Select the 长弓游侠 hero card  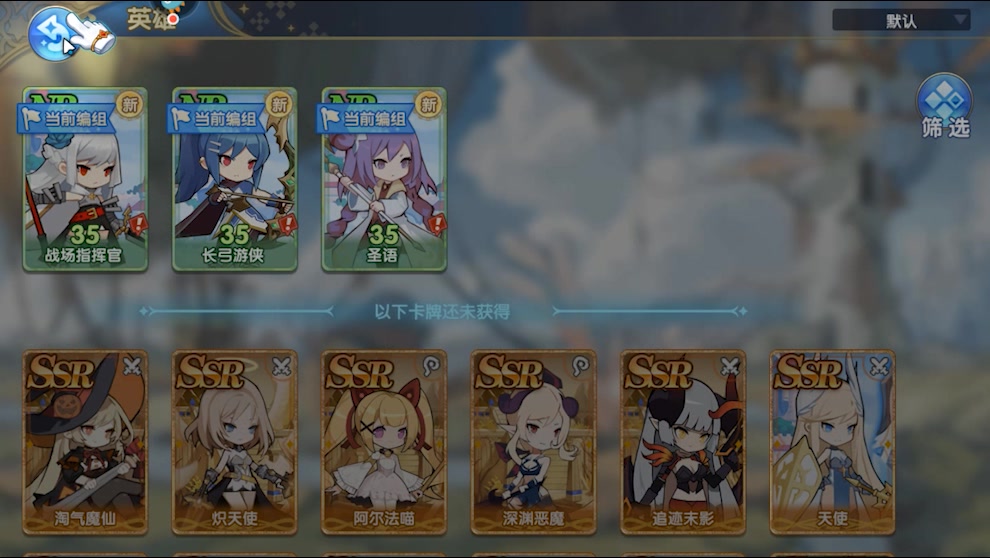[x=234, y=179]
